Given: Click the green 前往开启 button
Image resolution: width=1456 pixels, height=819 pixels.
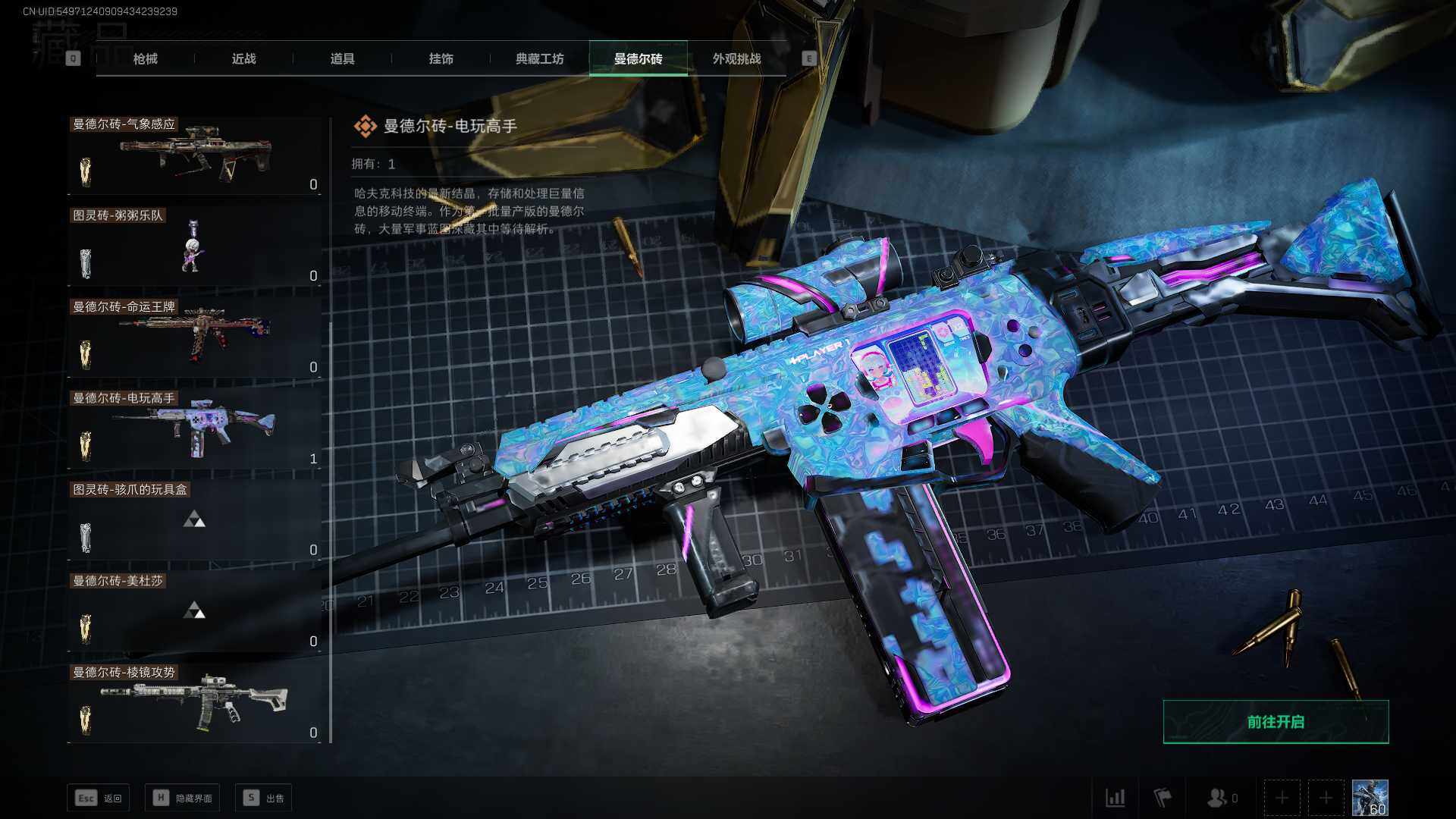Looking at the screenshot, I should point(1276,722).
